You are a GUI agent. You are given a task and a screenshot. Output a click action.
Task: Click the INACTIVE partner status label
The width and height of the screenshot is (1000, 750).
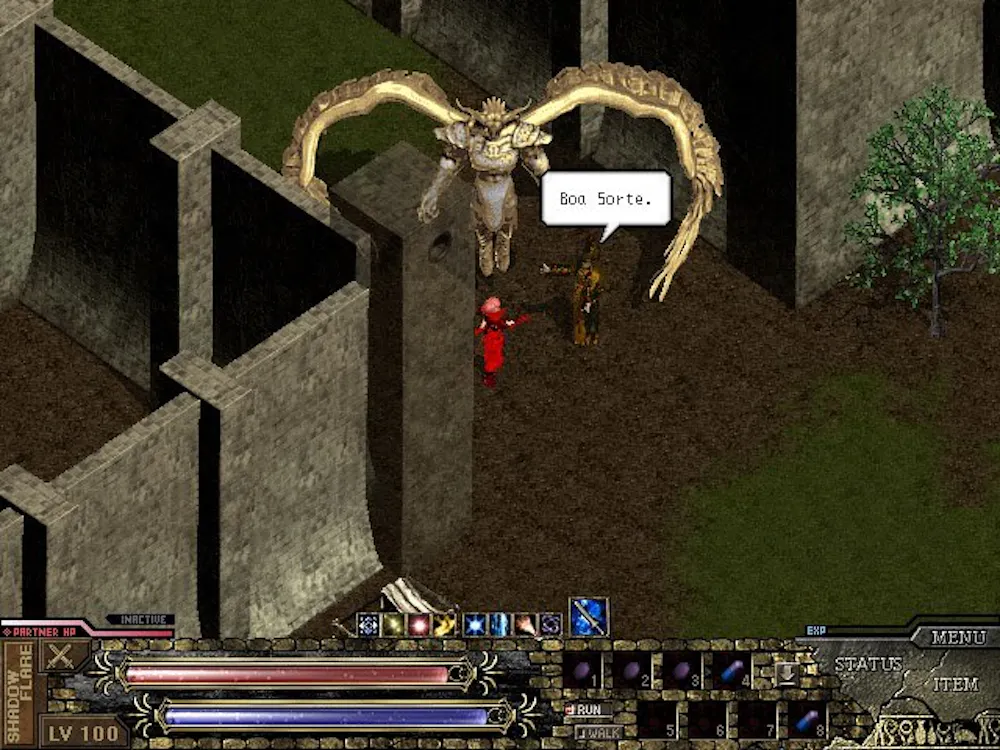click(141, 620)
